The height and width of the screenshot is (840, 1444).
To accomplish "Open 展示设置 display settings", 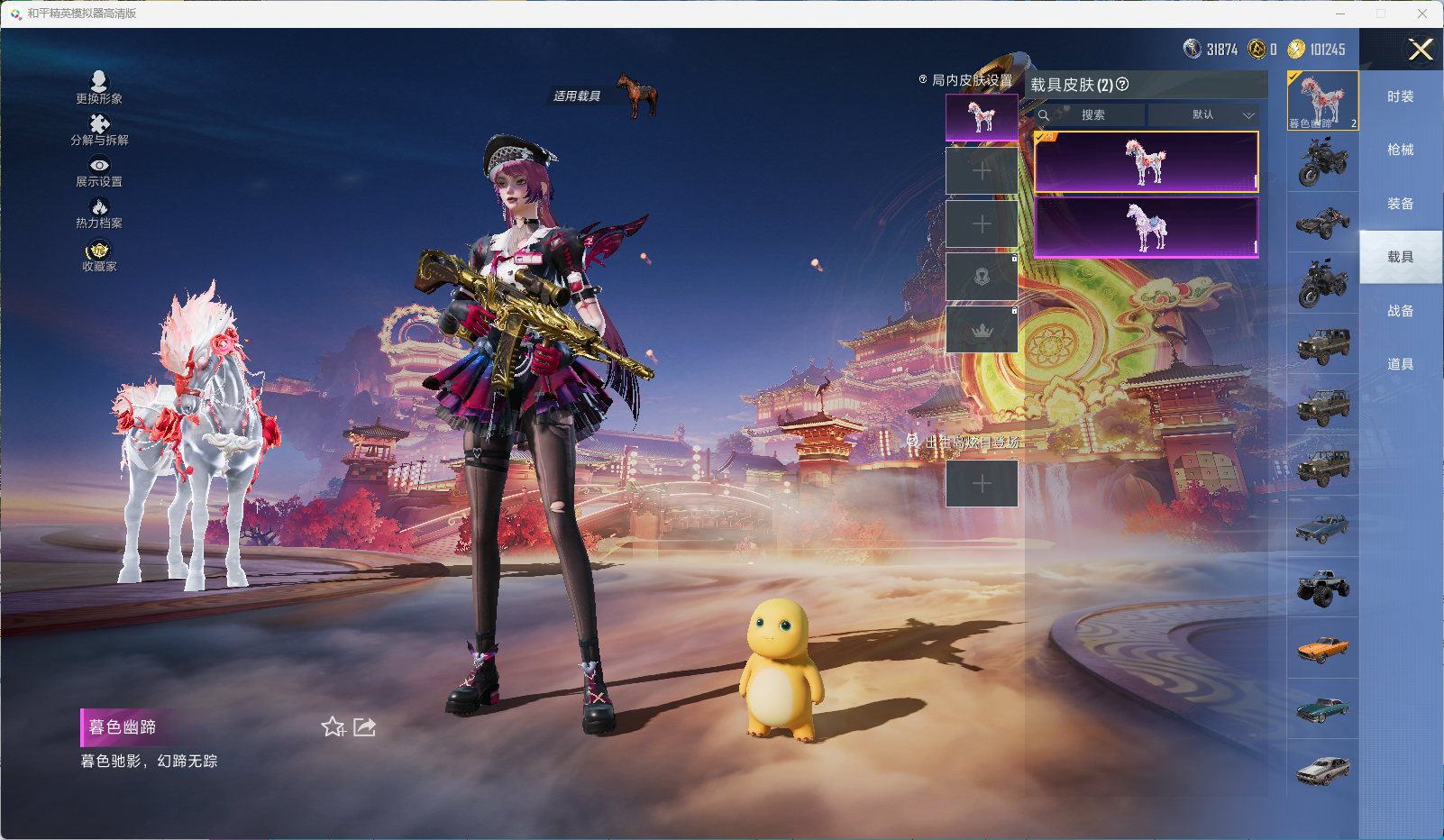I will tap(99, 171).
